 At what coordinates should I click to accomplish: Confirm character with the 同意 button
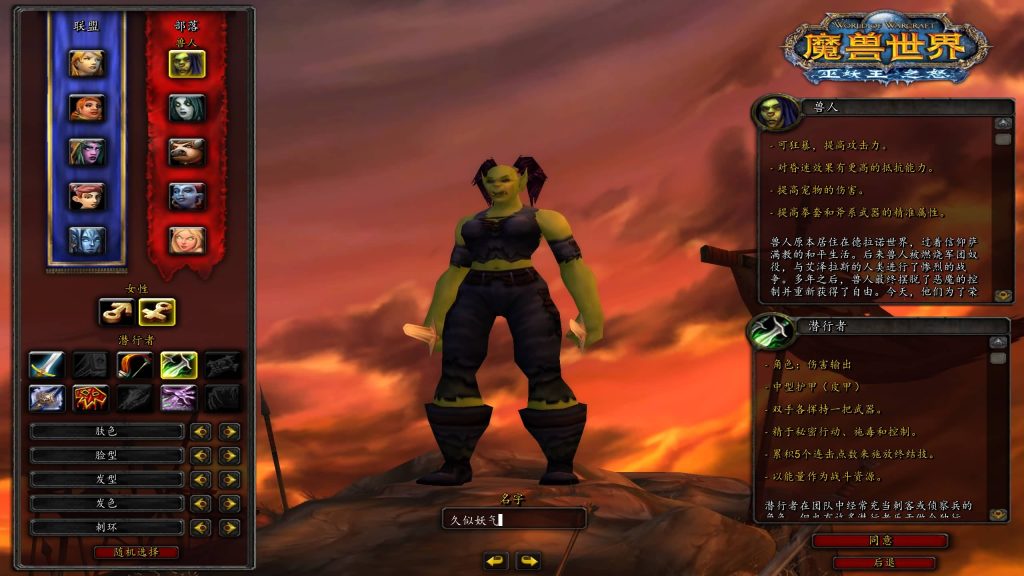tap(880, 541)
